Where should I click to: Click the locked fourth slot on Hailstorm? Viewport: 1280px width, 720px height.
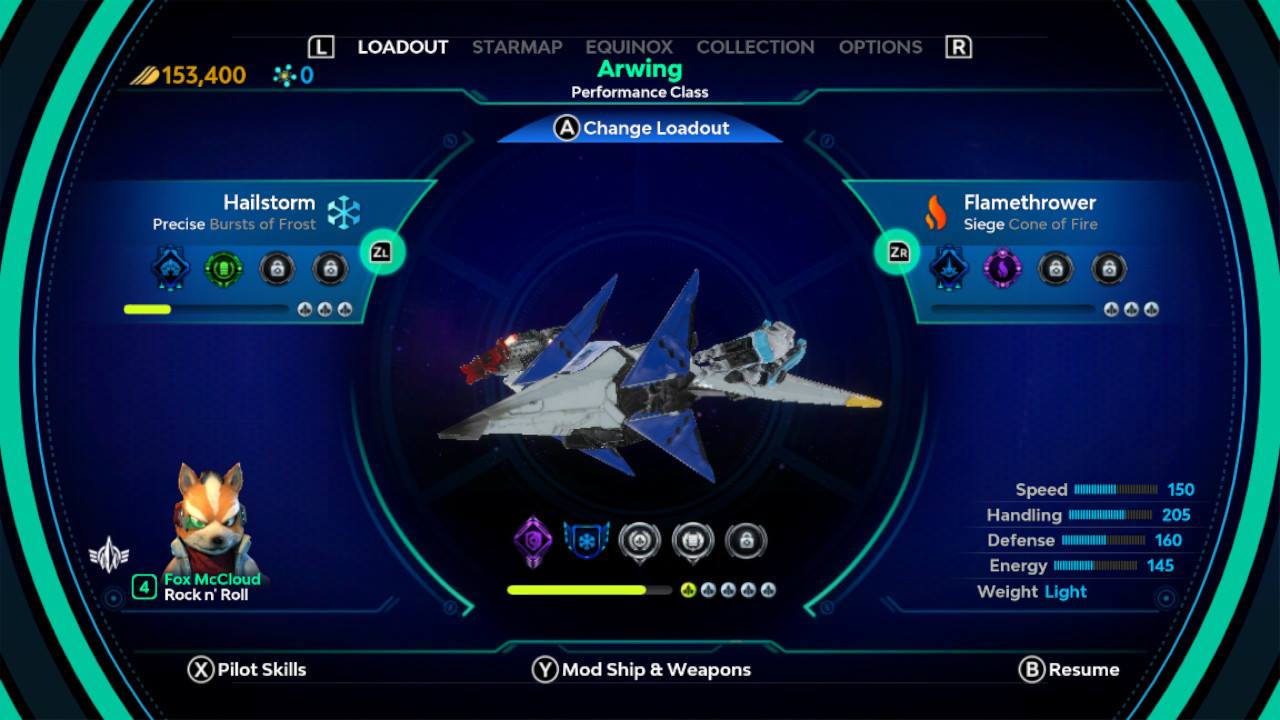click(x=330, y=268)
